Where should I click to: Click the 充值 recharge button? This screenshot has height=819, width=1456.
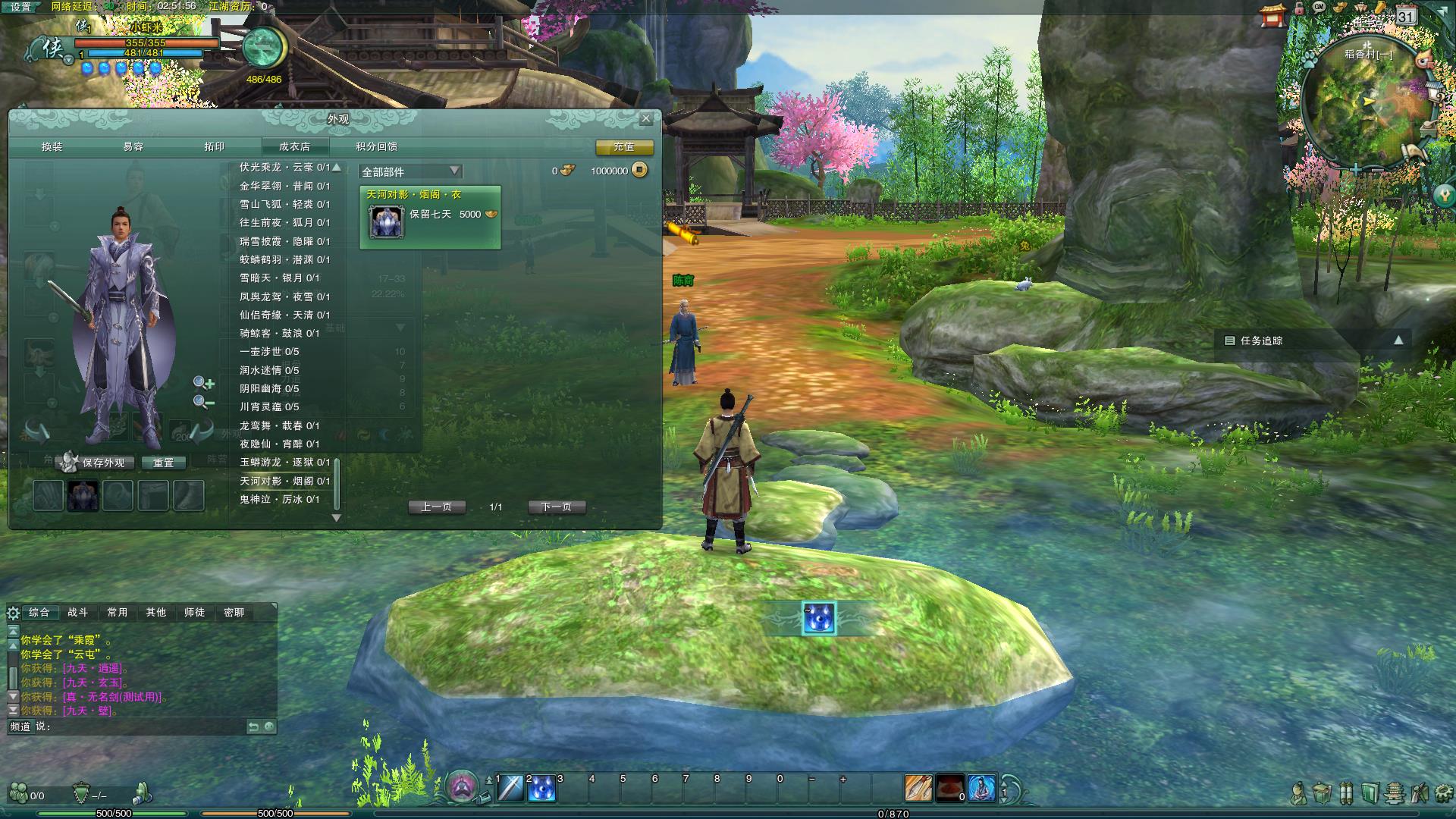tap(624, 147)
